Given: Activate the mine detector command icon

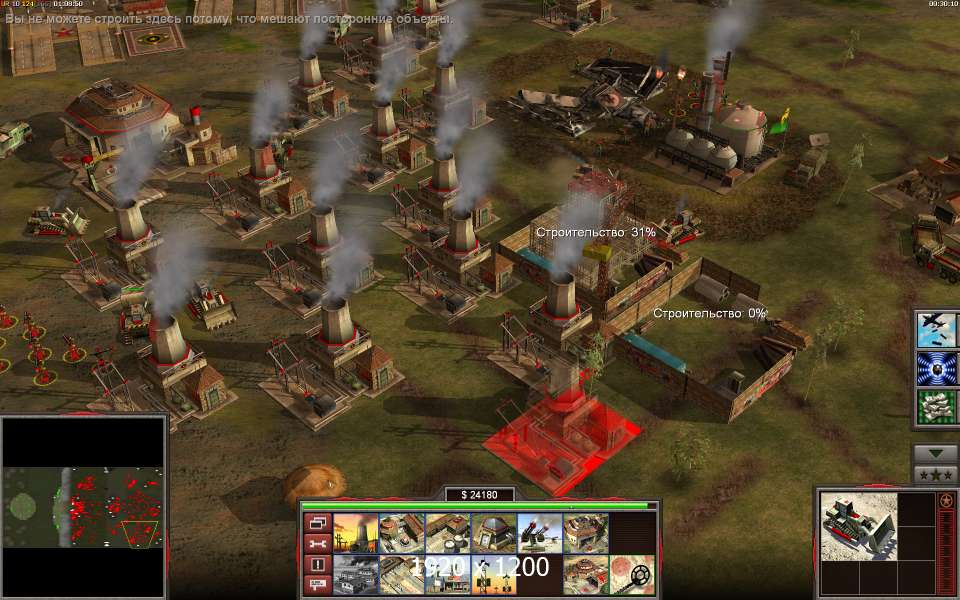Looking at the screenshot, I should tap(632, 575).
